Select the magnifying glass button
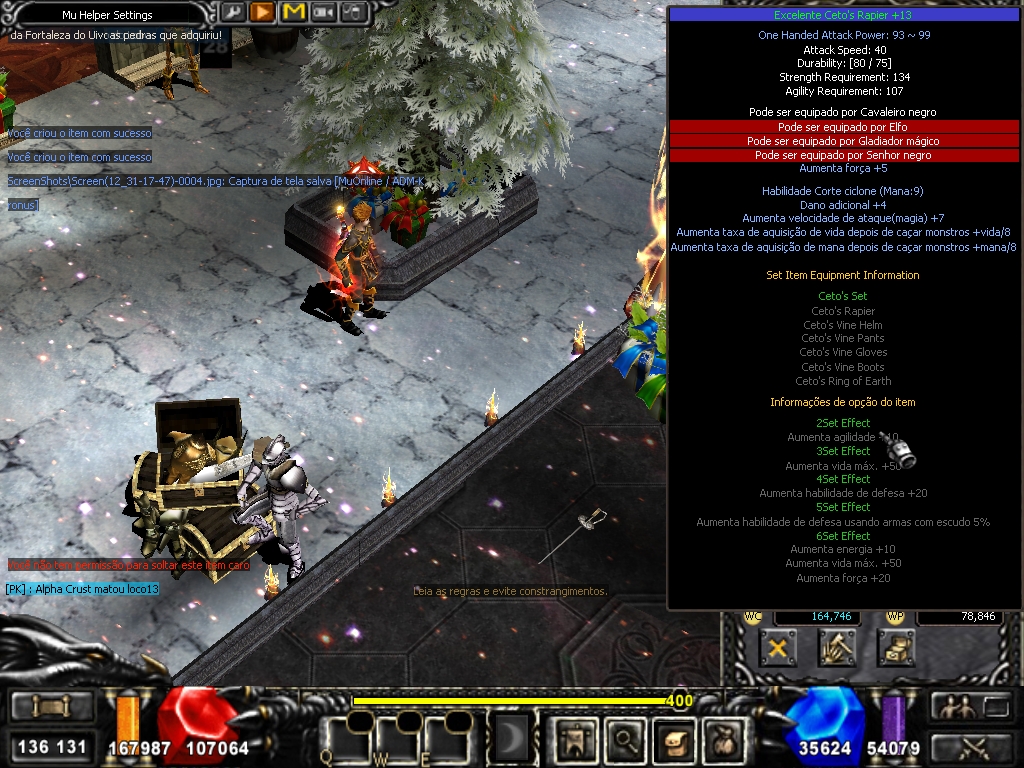1024x768 pixels. click(x=624, y=740)
